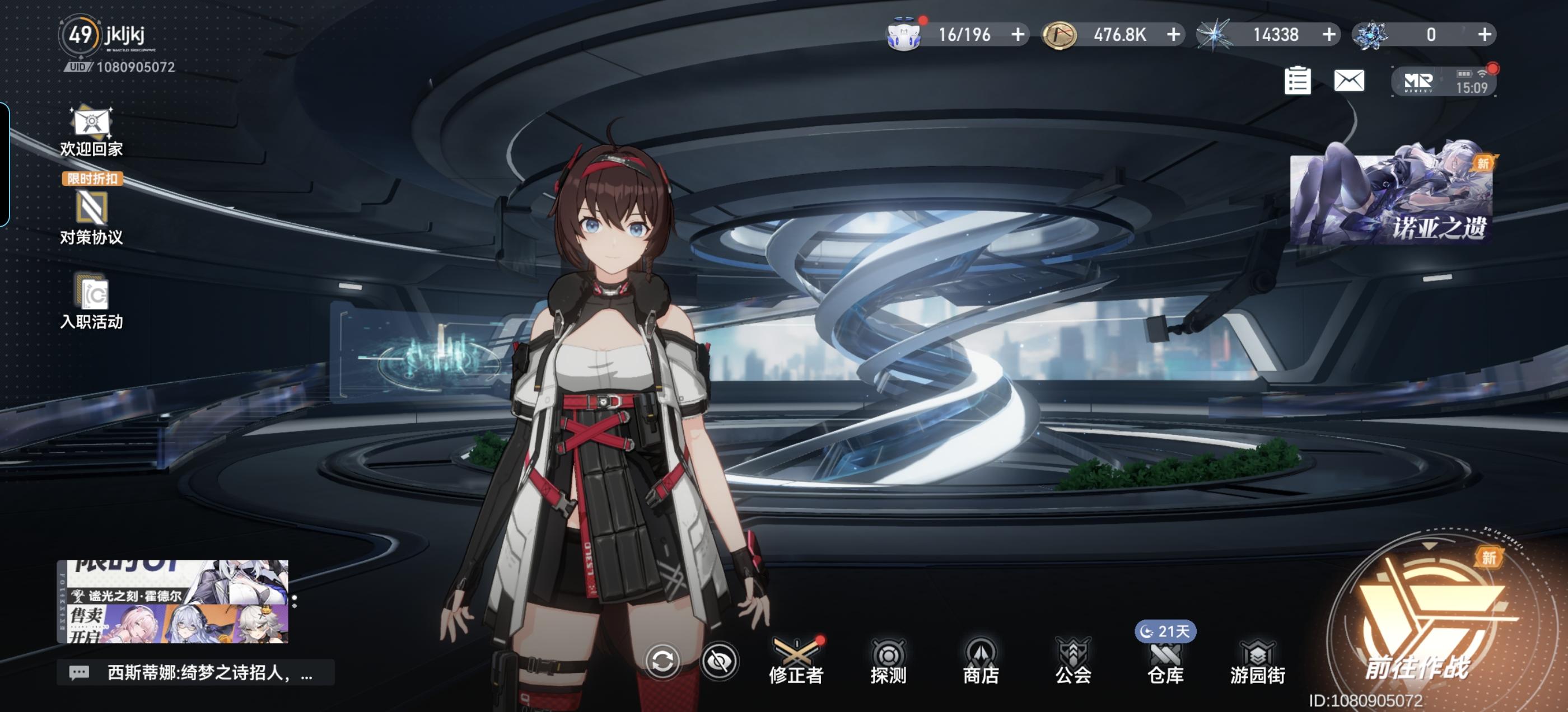The width and height of the screenshot is (1568, 712).
Task: Go to the 探测 detection screen
Action: [x=888, y=662]
